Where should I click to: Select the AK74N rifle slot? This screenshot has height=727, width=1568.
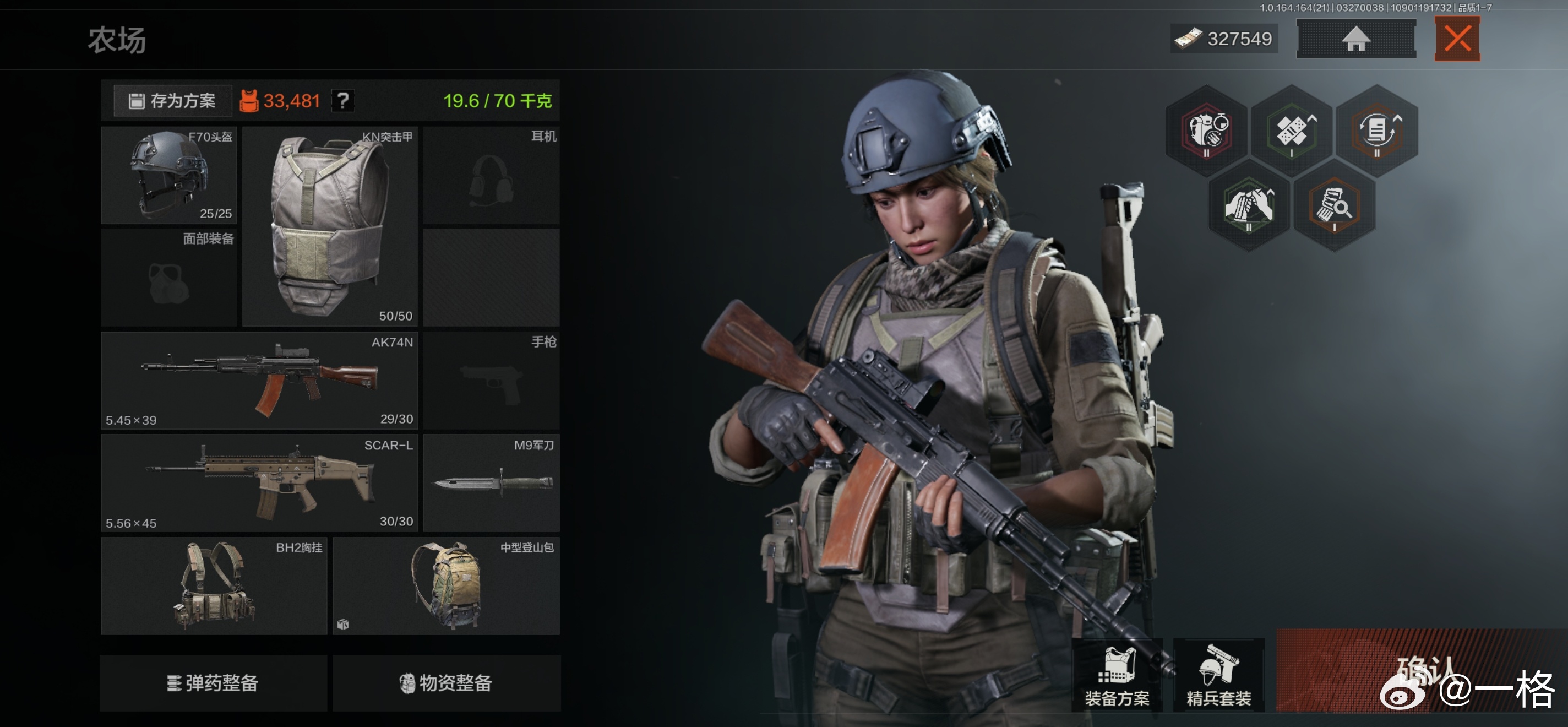[x=259, y=381]
